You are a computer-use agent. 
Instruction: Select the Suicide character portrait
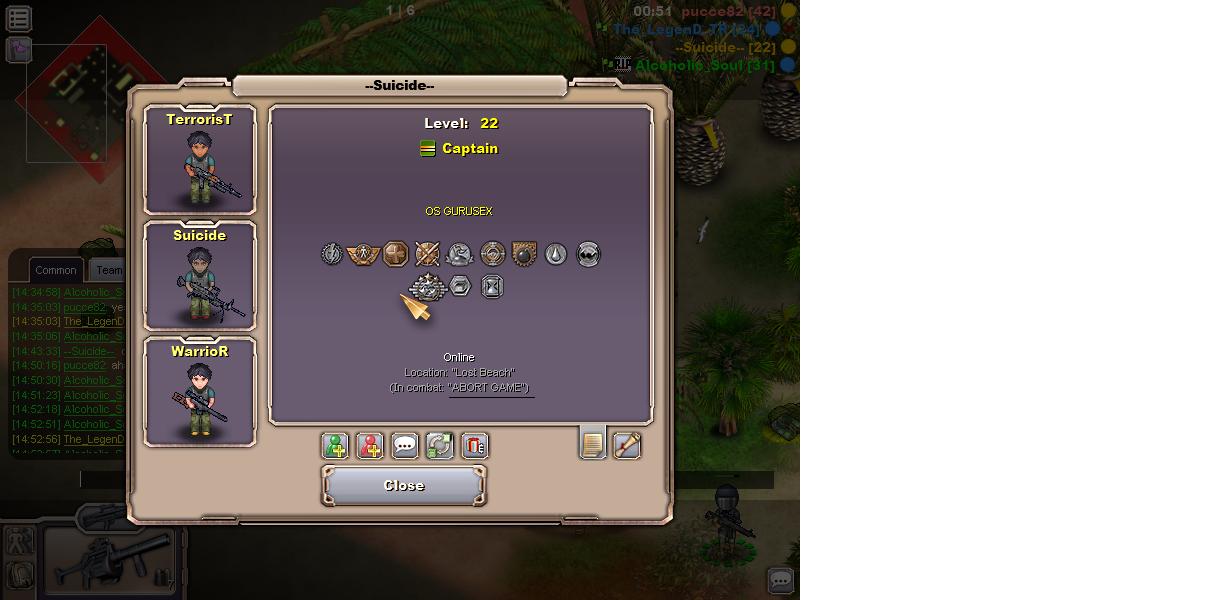tap(200, 276)
